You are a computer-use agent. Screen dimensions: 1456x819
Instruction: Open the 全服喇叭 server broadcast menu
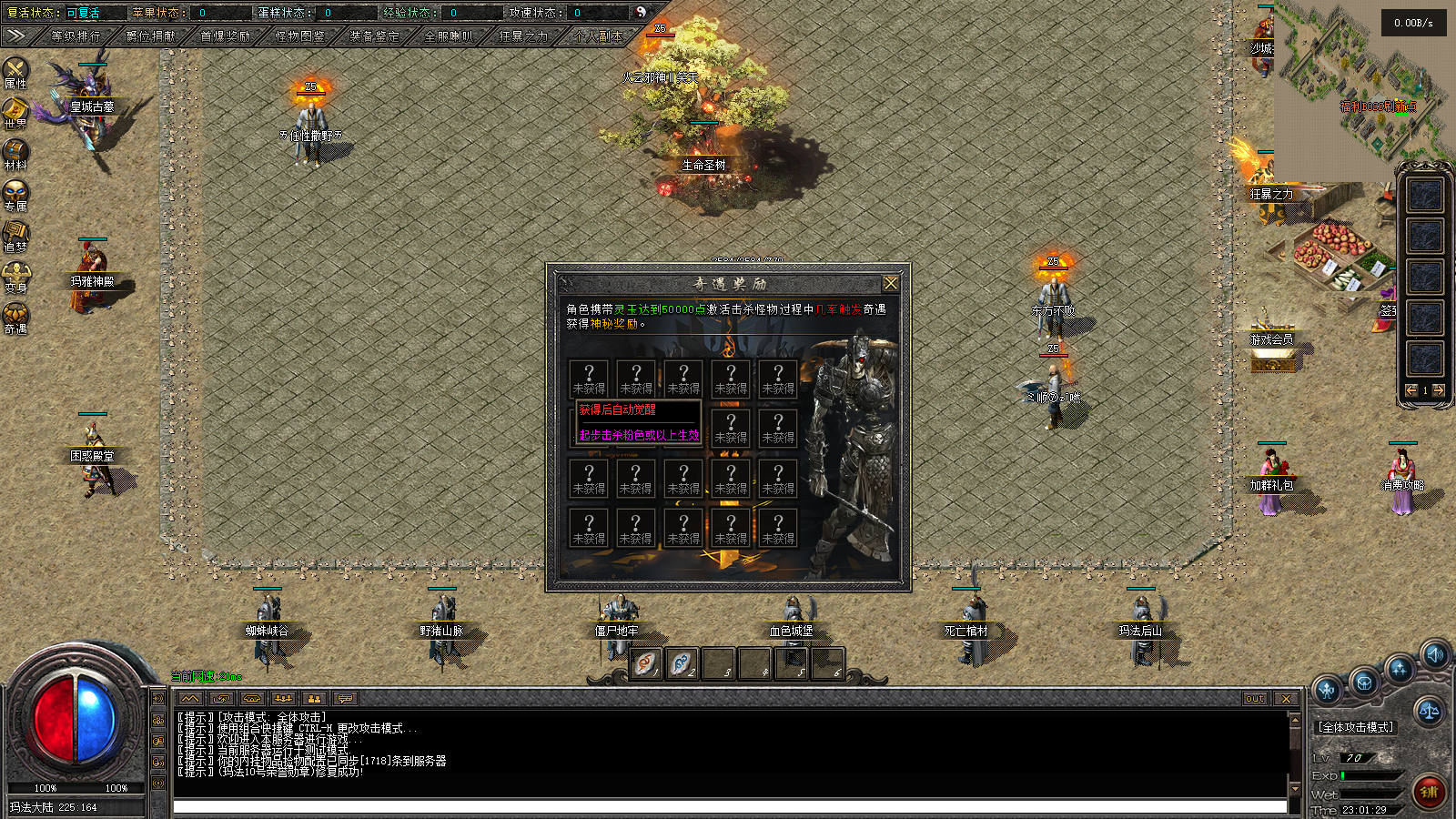coord(449,36)
